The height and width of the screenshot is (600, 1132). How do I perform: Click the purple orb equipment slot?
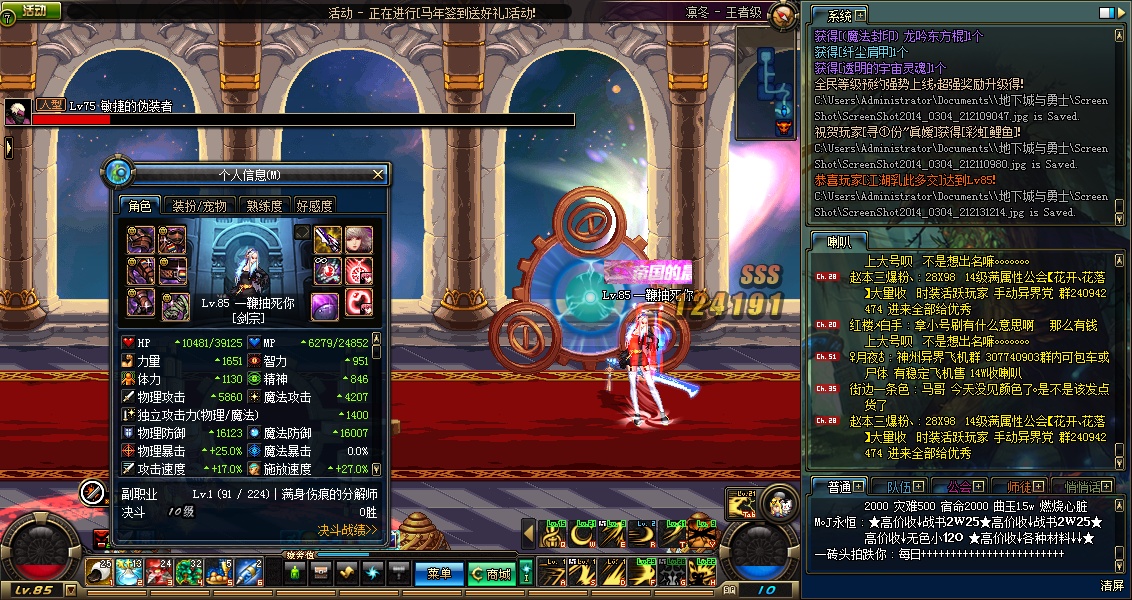click(324, 303)
